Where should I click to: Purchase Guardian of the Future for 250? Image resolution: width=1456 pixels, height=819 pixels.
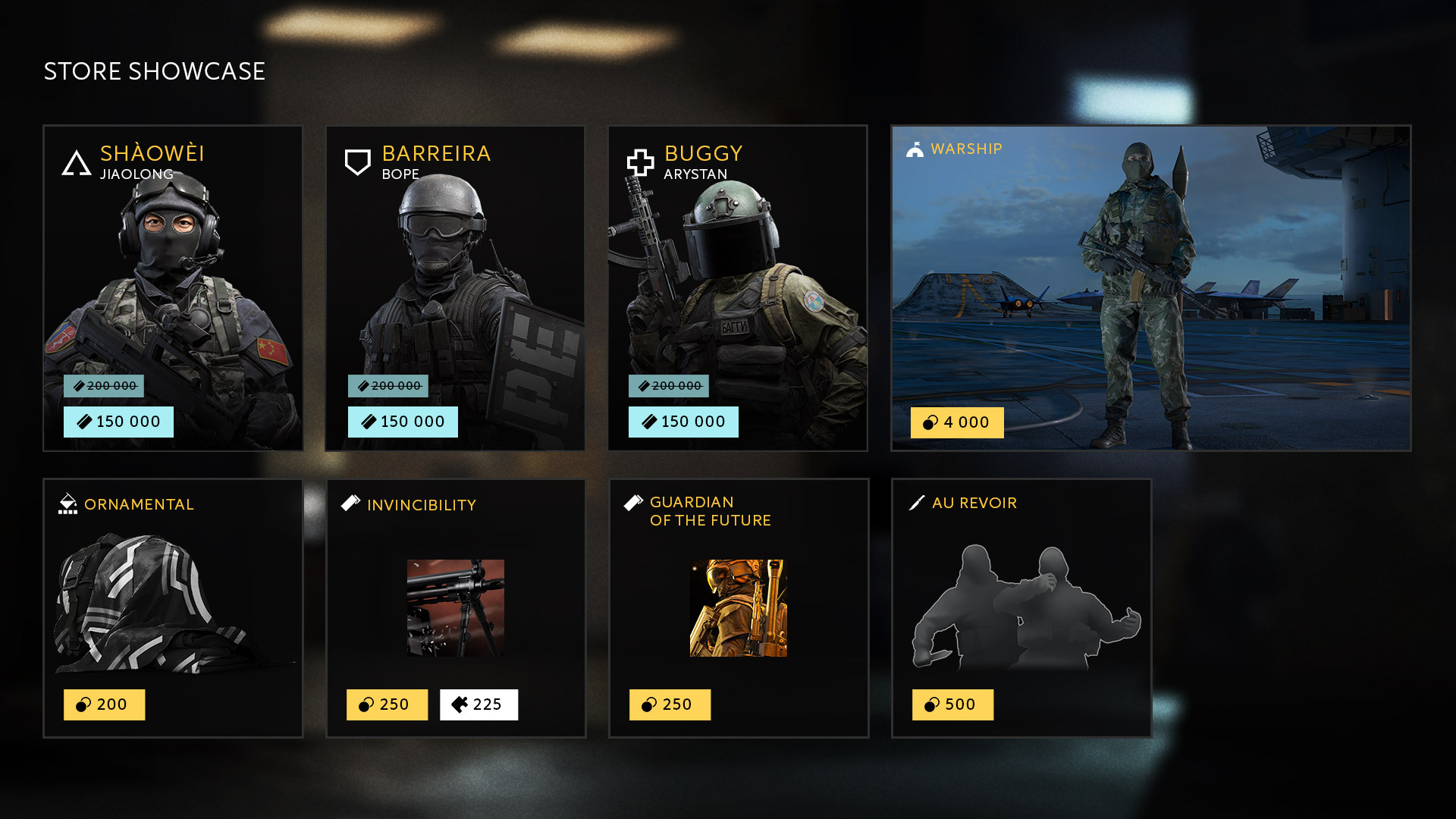click(670, 704)
